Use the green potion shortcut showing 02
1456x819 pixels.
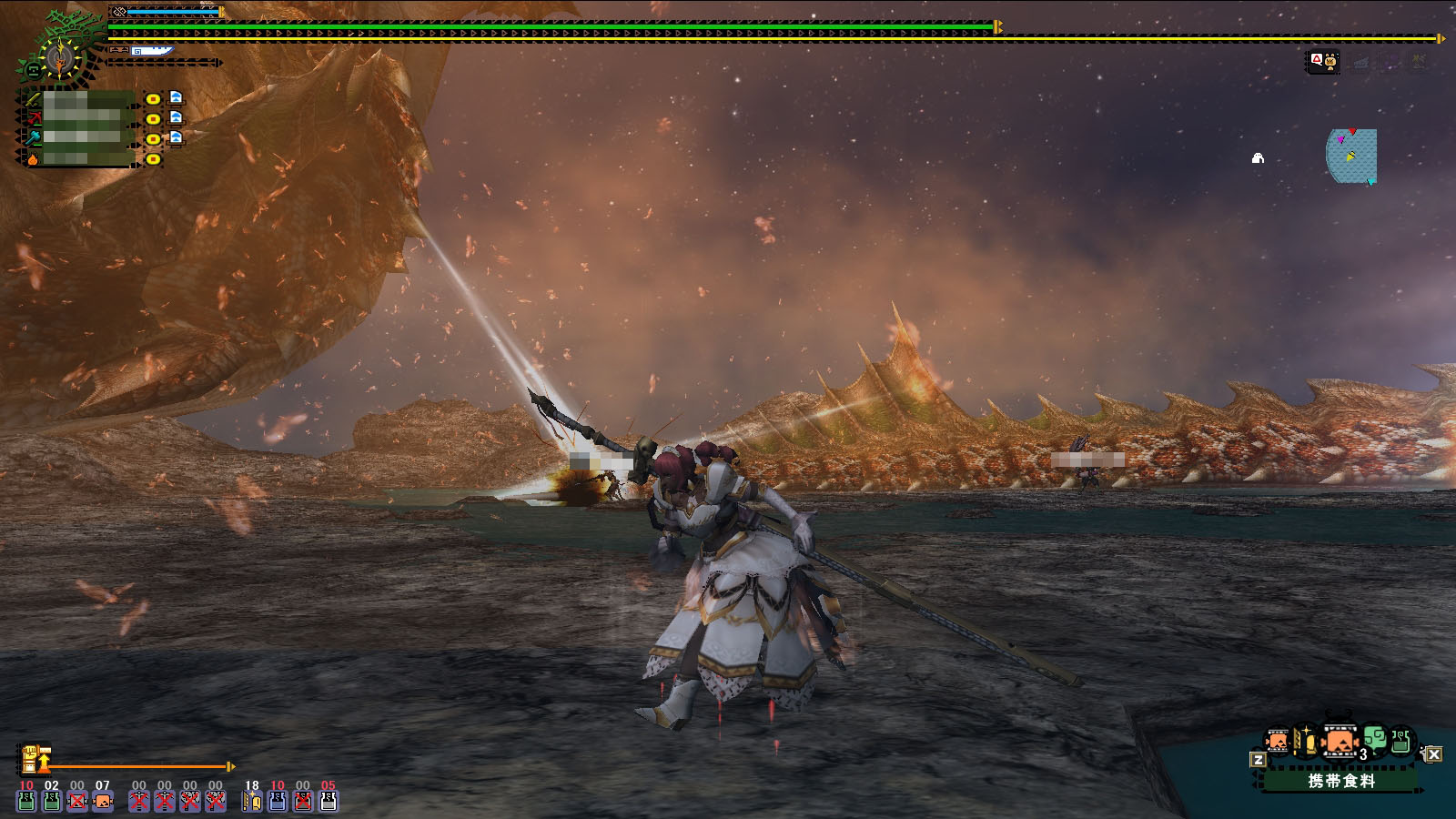click(x=52, y=800)
